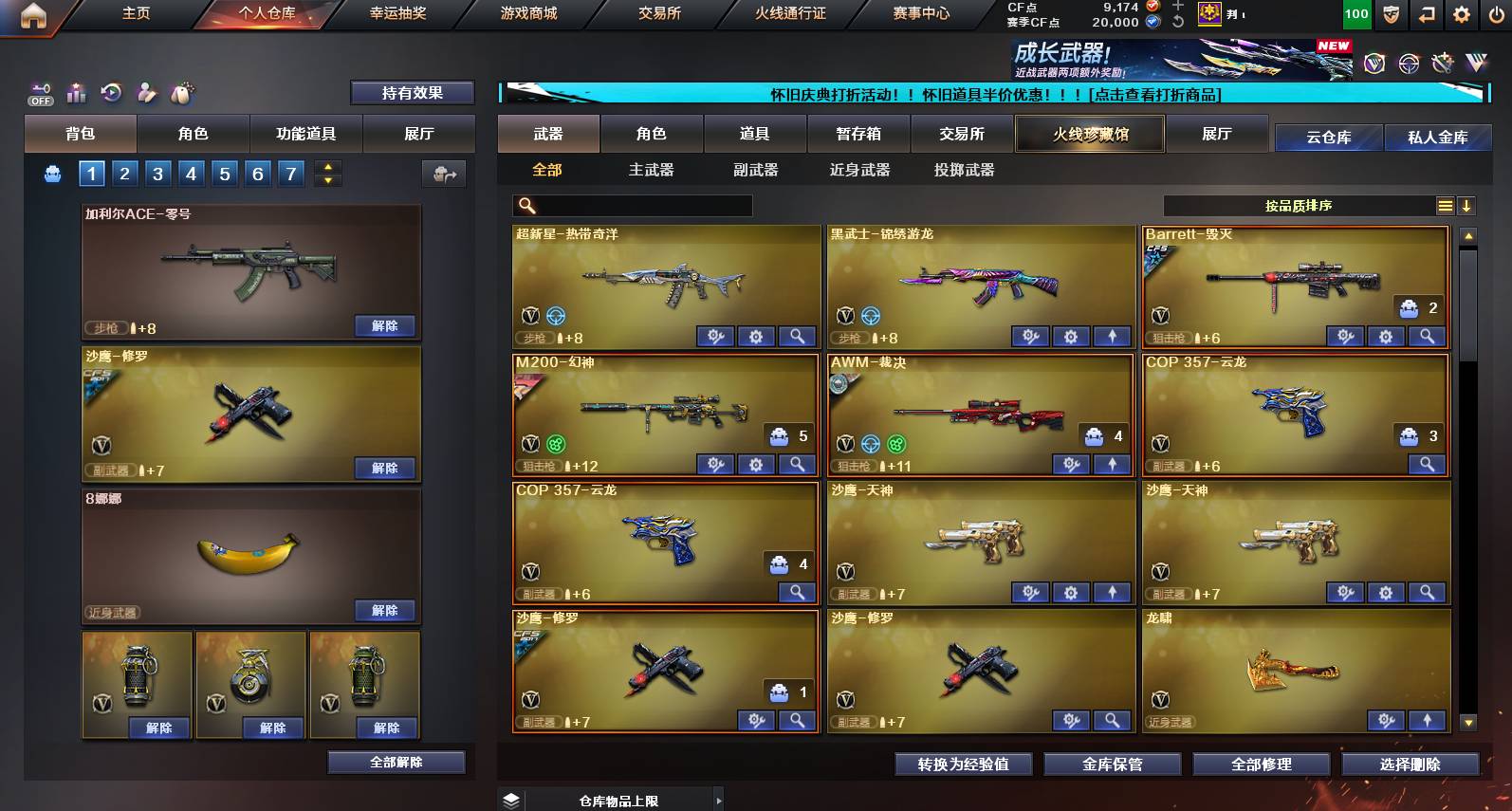Click the upgrade arrow icon on AWM-裁决 card
The image size is (1512, 811).
(1112, 464)
